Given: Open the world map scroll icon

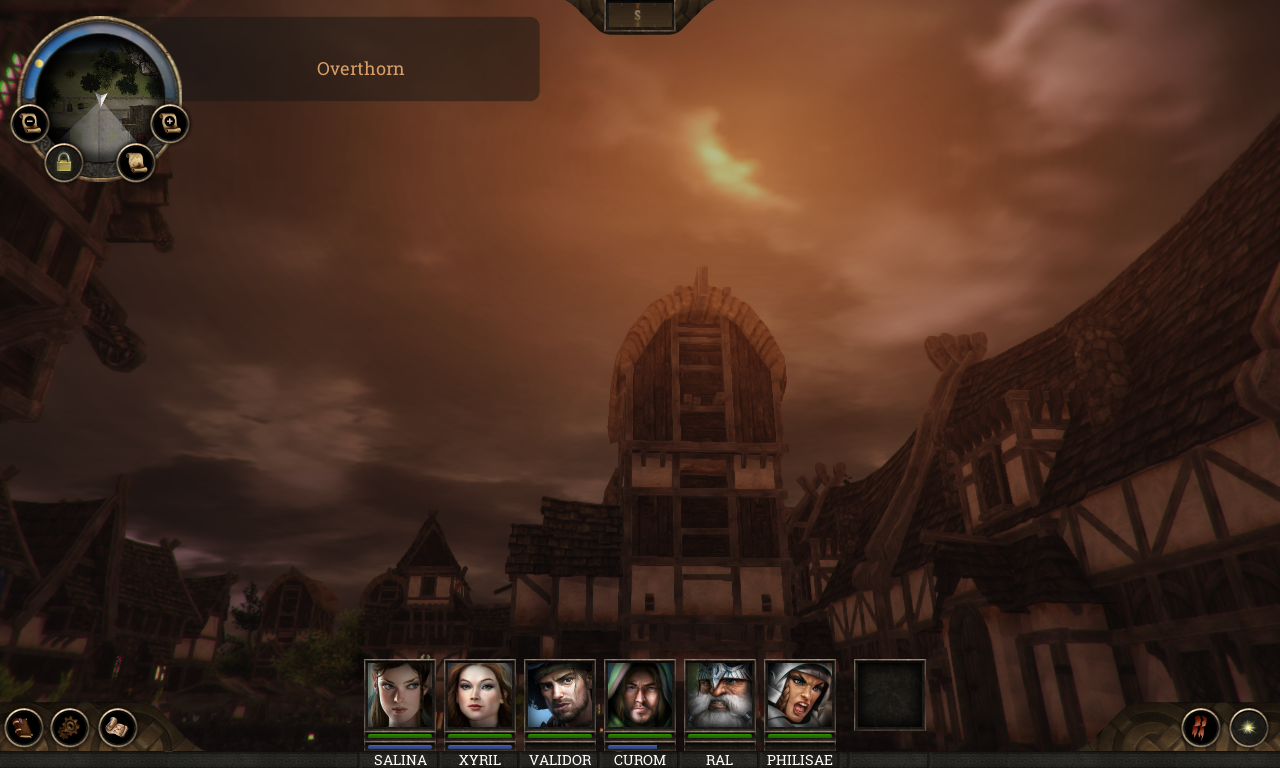Looking at the screenshot, I should (120, 725).
